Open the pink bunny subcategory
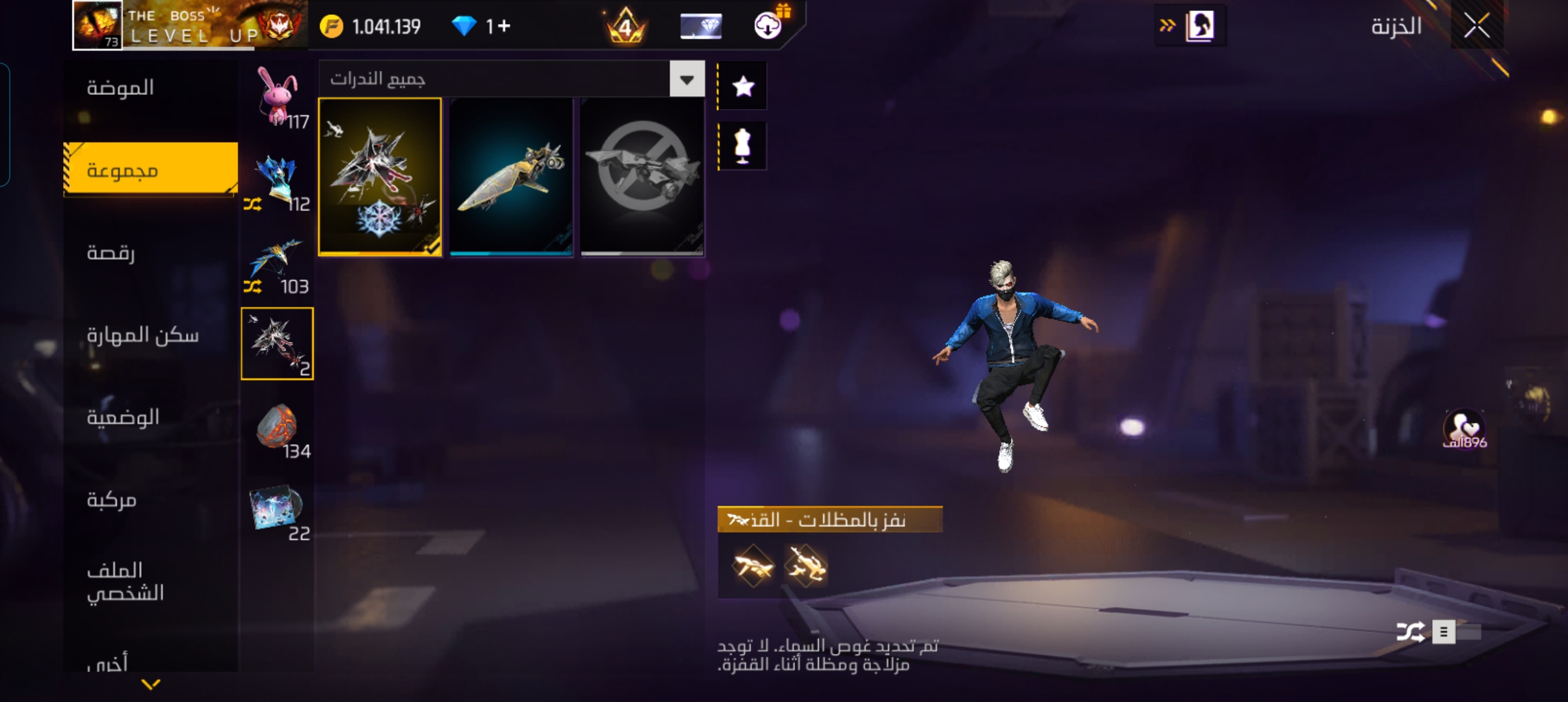Screen dimensions: 1568x702 [278, 97]
